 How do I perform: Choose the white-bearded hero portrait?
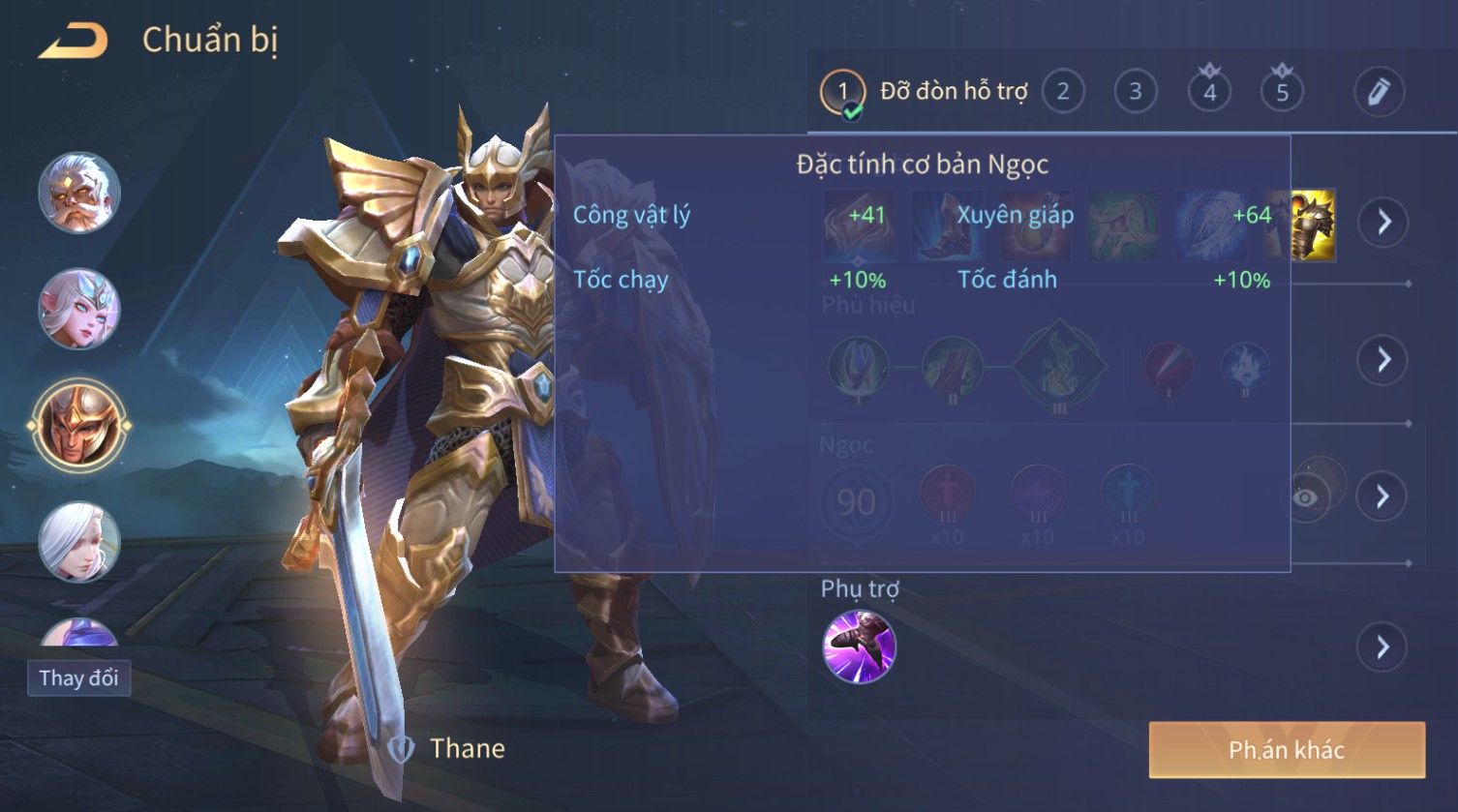click(79, 193)
